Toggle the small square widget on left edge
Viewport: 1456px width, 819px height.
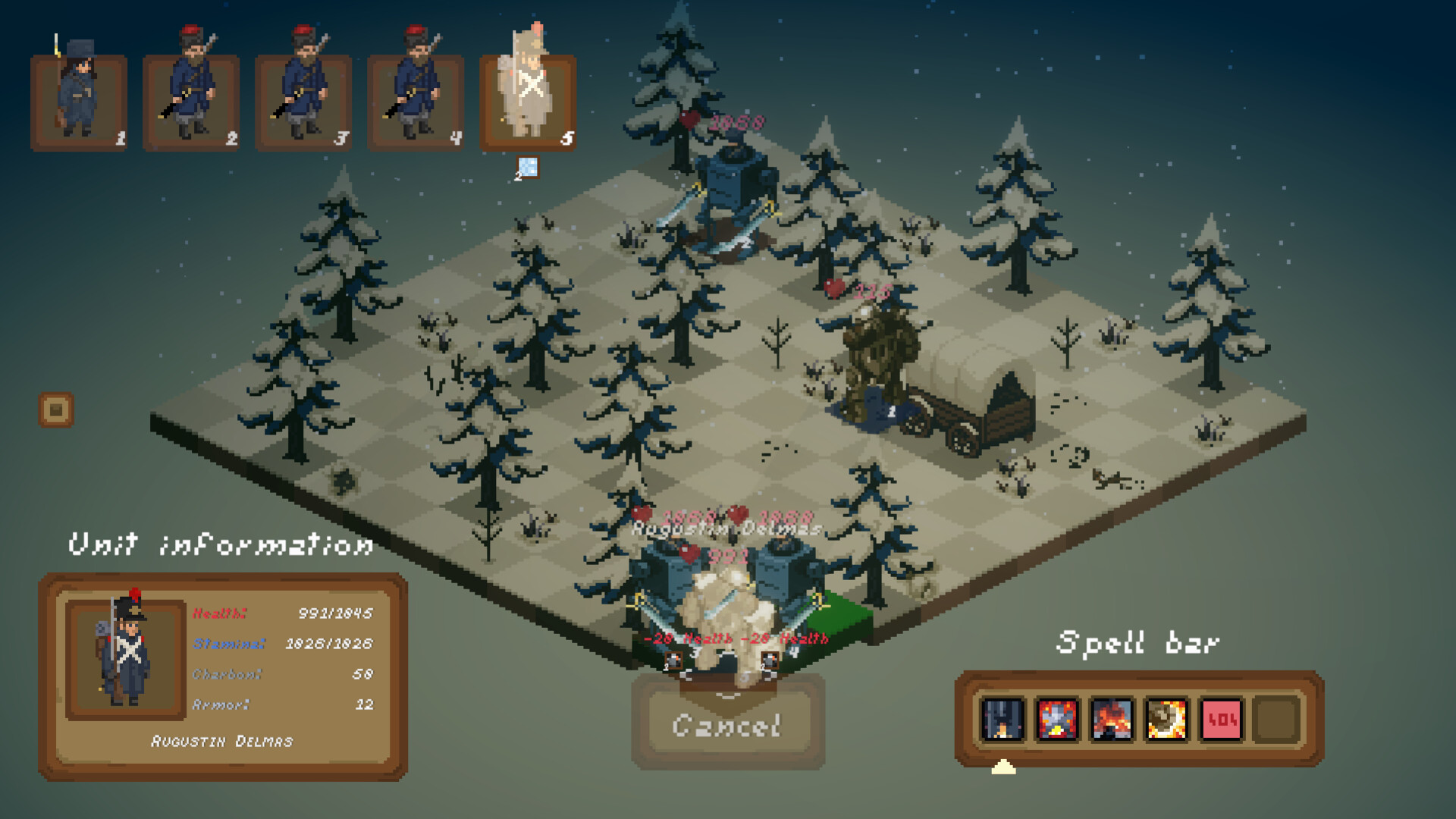55,409
